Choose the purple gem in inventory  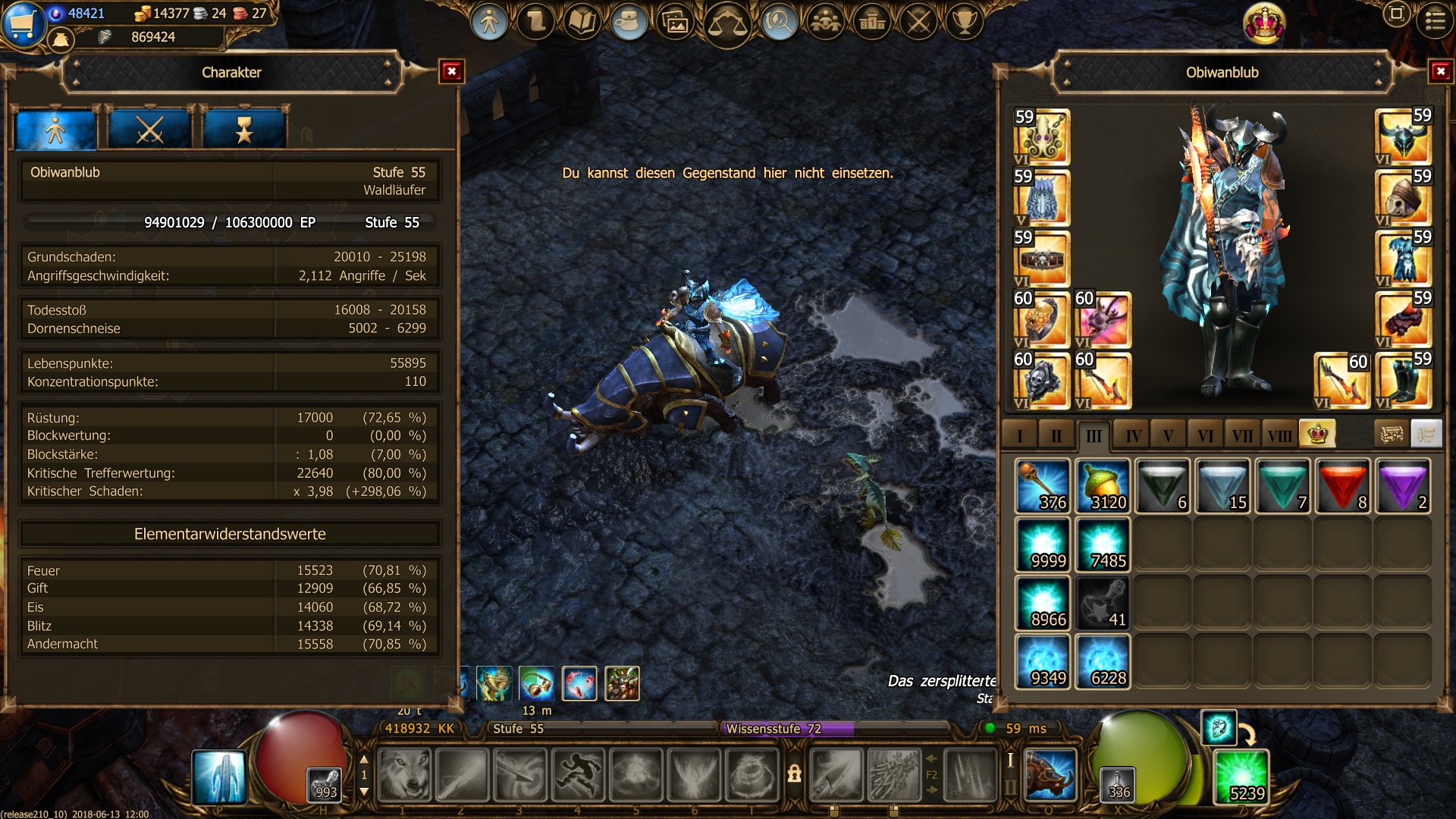click(x=1403, y=486)
